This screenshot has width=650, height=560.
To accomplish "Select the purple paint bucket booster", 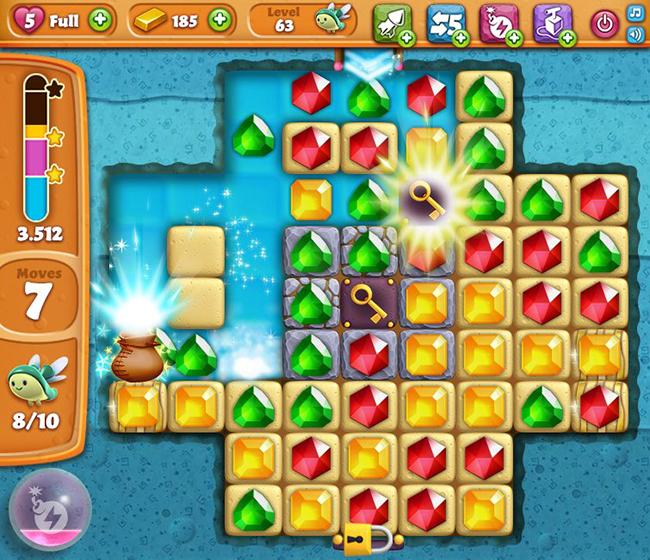I will (x=552, y=22).
